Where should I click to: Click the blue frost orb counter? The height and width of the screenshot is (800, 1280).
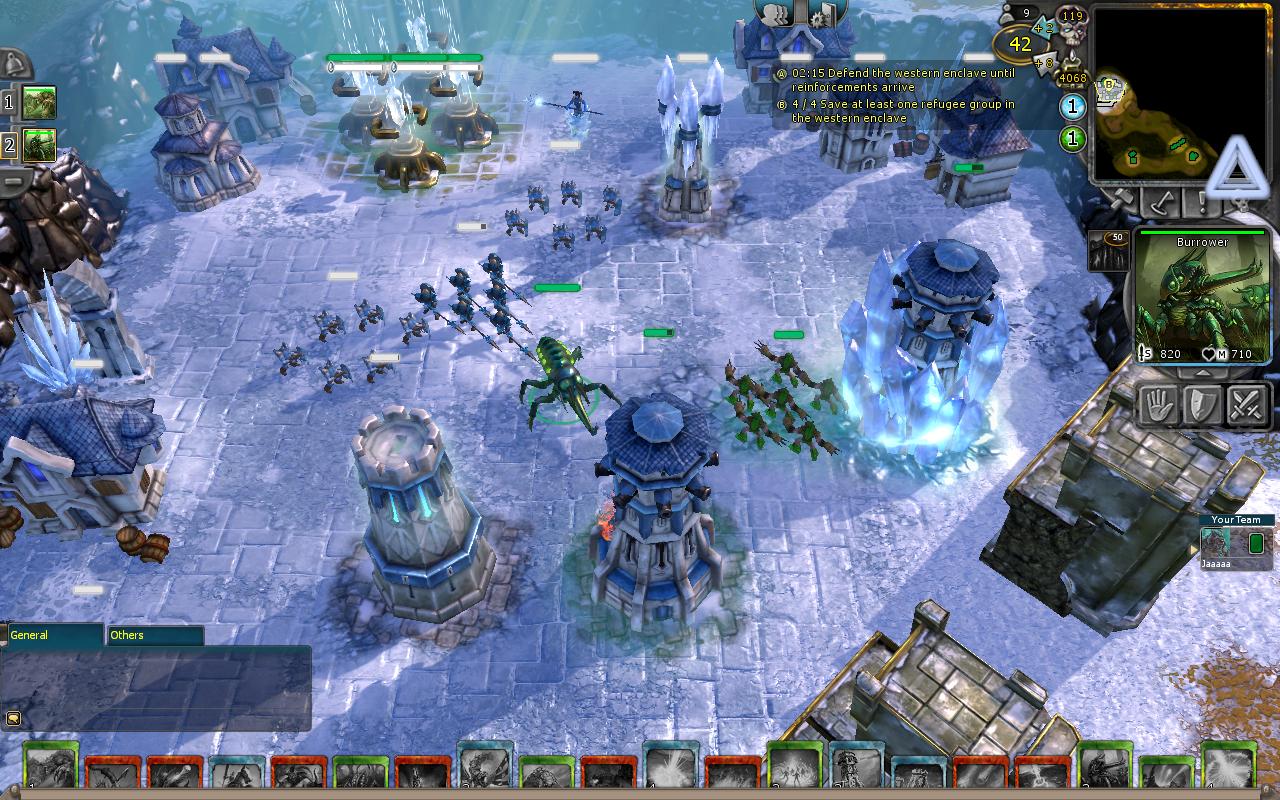[x=1072, y=107]
